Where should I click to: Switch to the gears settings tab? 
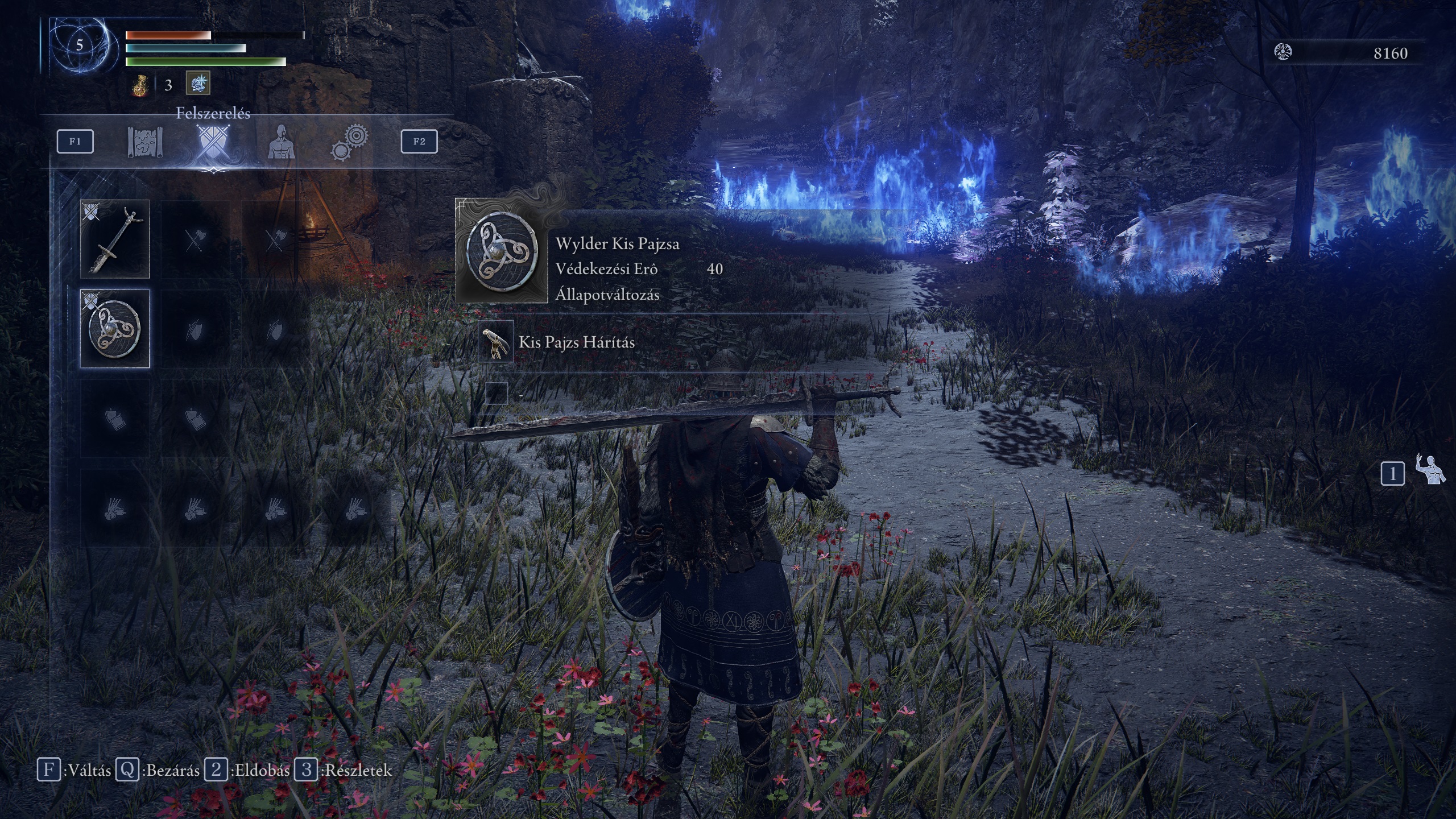click(x=349, y=142)
